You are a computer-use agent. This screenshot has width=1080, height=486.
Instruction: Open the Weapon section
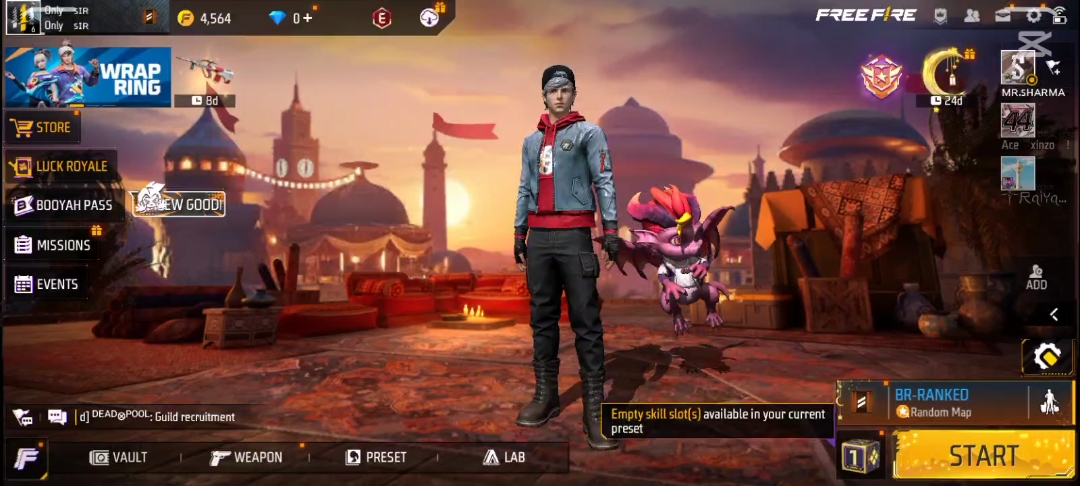tap(246, 457)
